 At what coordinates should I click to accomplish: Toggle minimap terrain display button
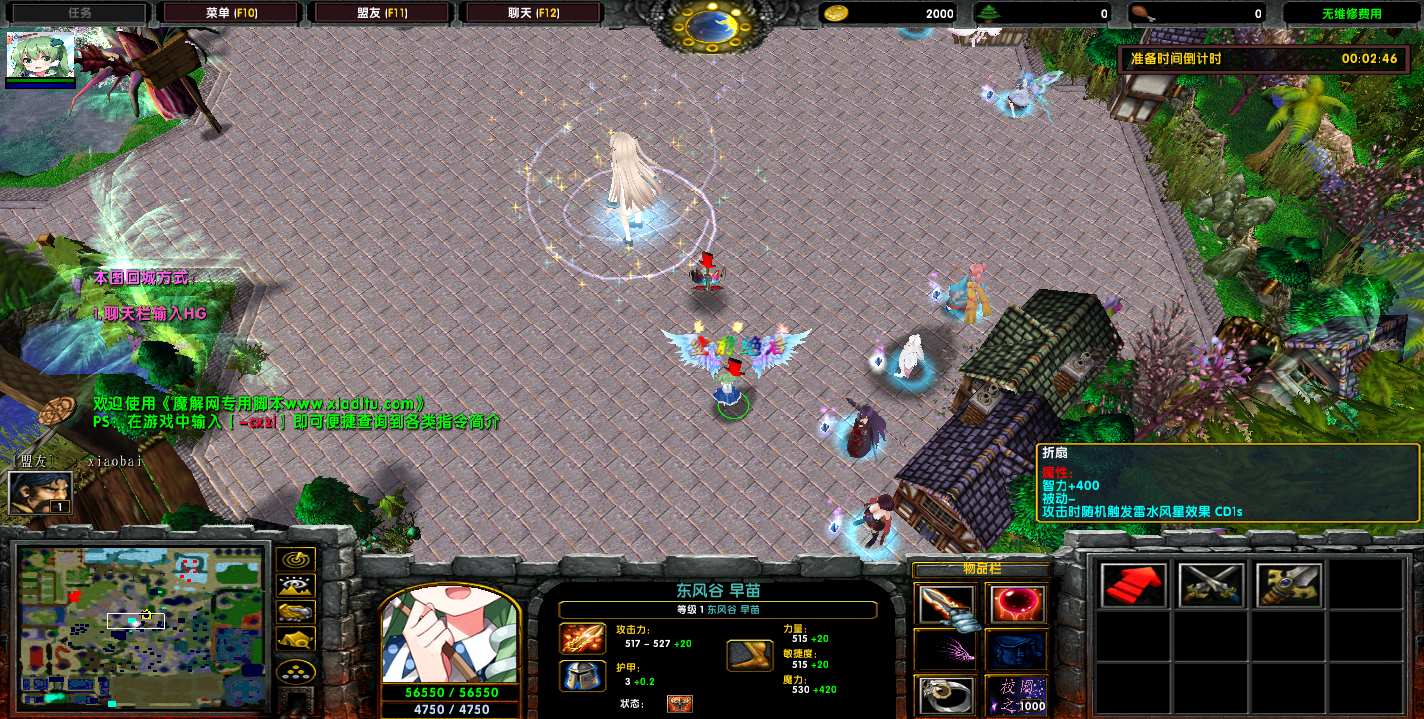pos(297,586)
